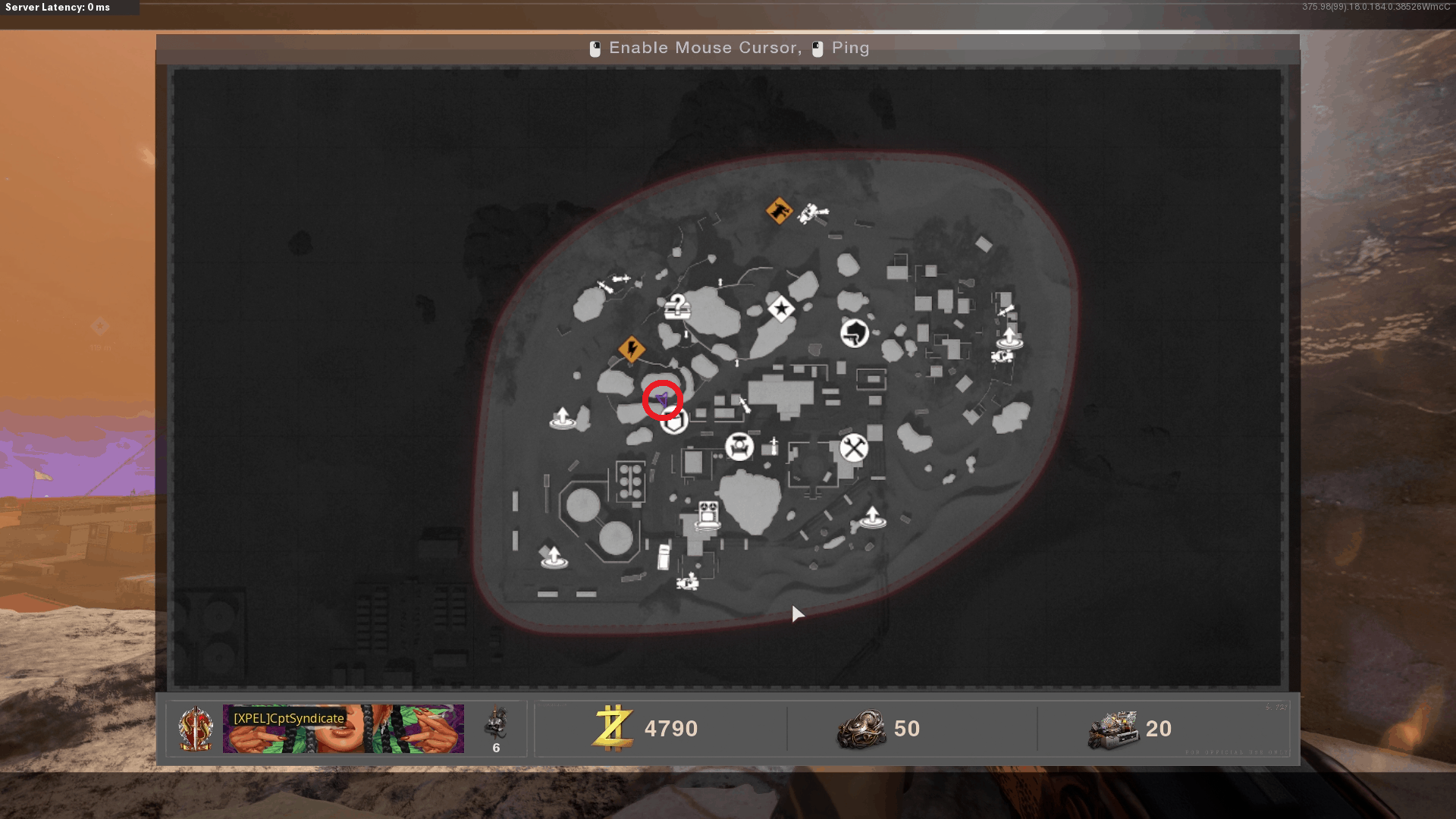Ping the crossed hammers crafting table marker
Image resolution: width=1456 pixels, height=819 pixels.
coord(854,447)
